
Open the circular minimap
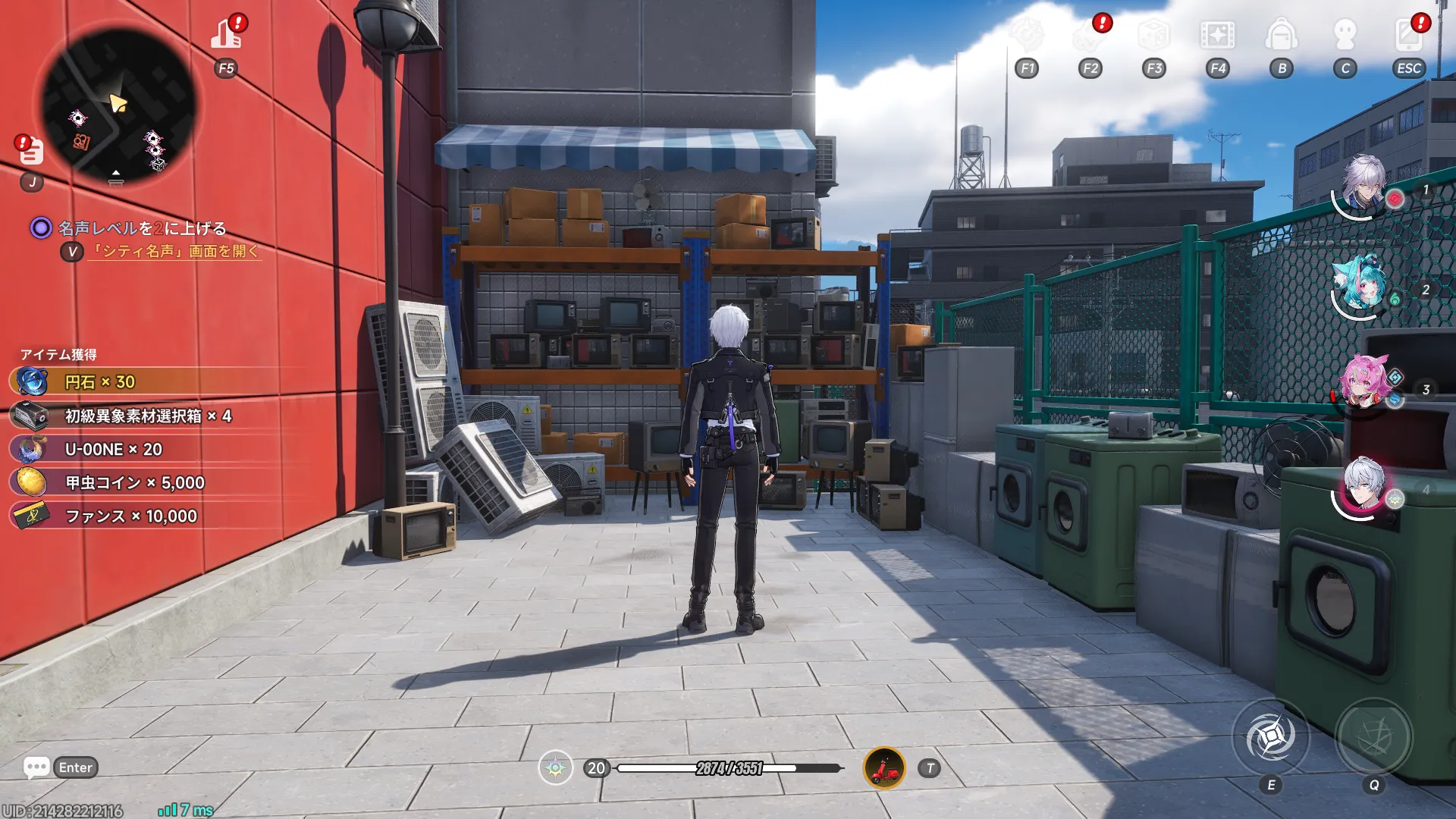click(119, 107)
